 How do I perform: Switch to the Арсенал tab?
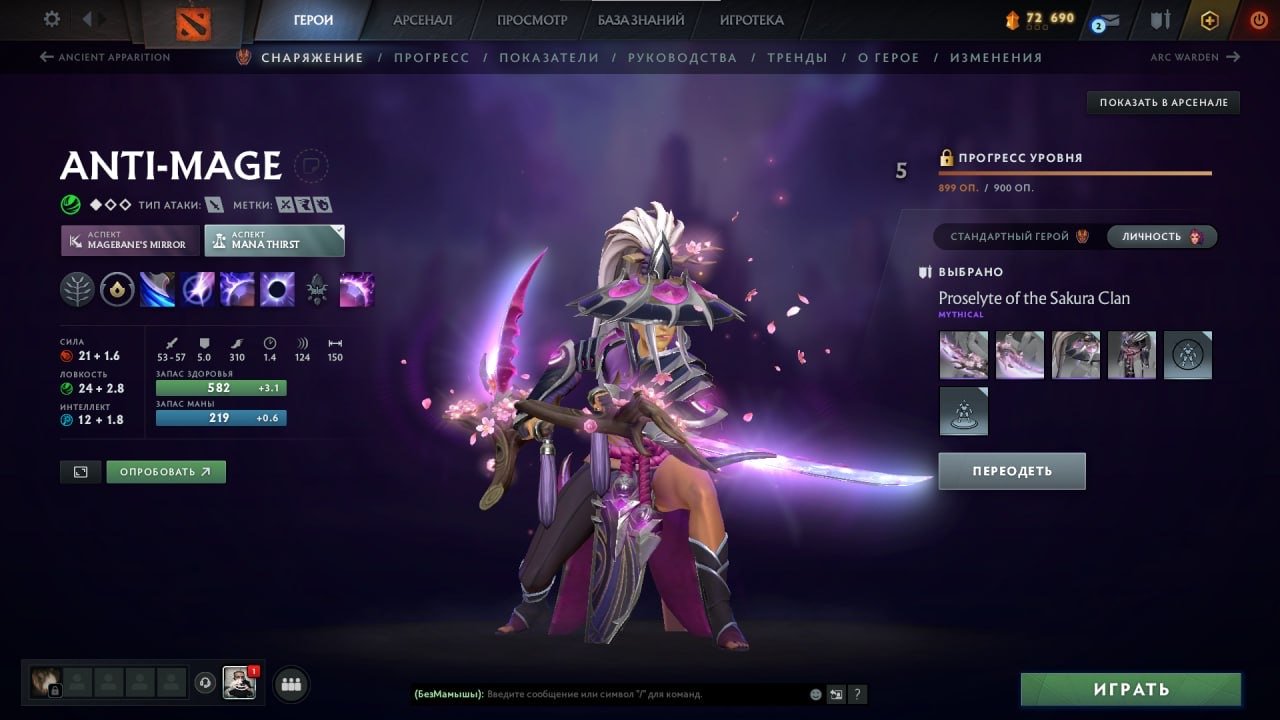[422, 20]
